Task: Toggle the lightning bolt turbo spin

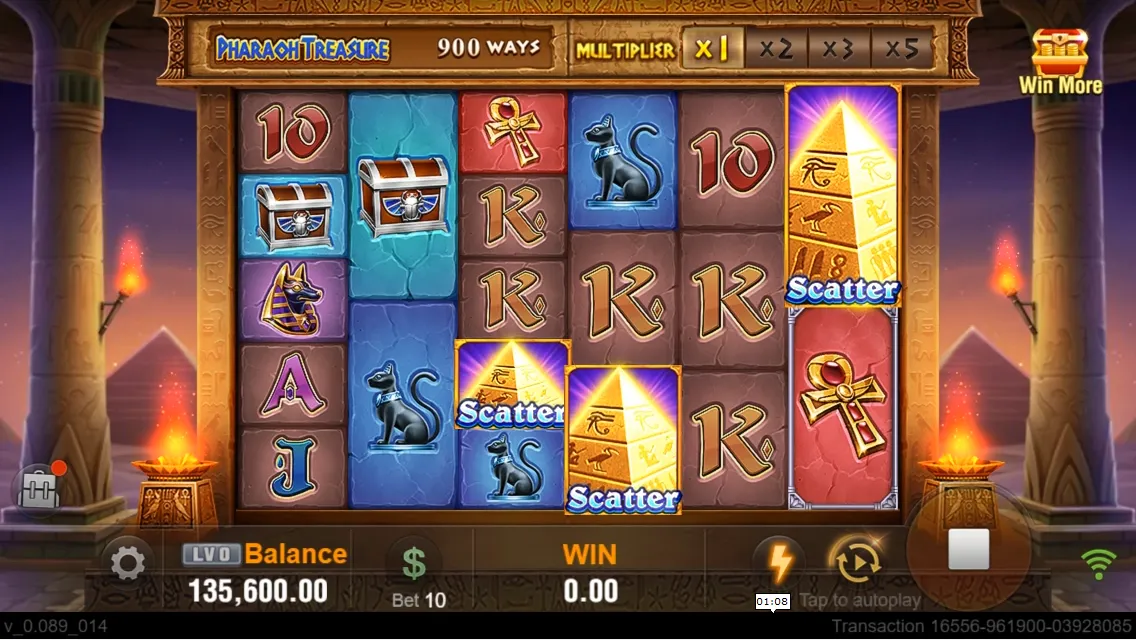Action: [779, 561]
